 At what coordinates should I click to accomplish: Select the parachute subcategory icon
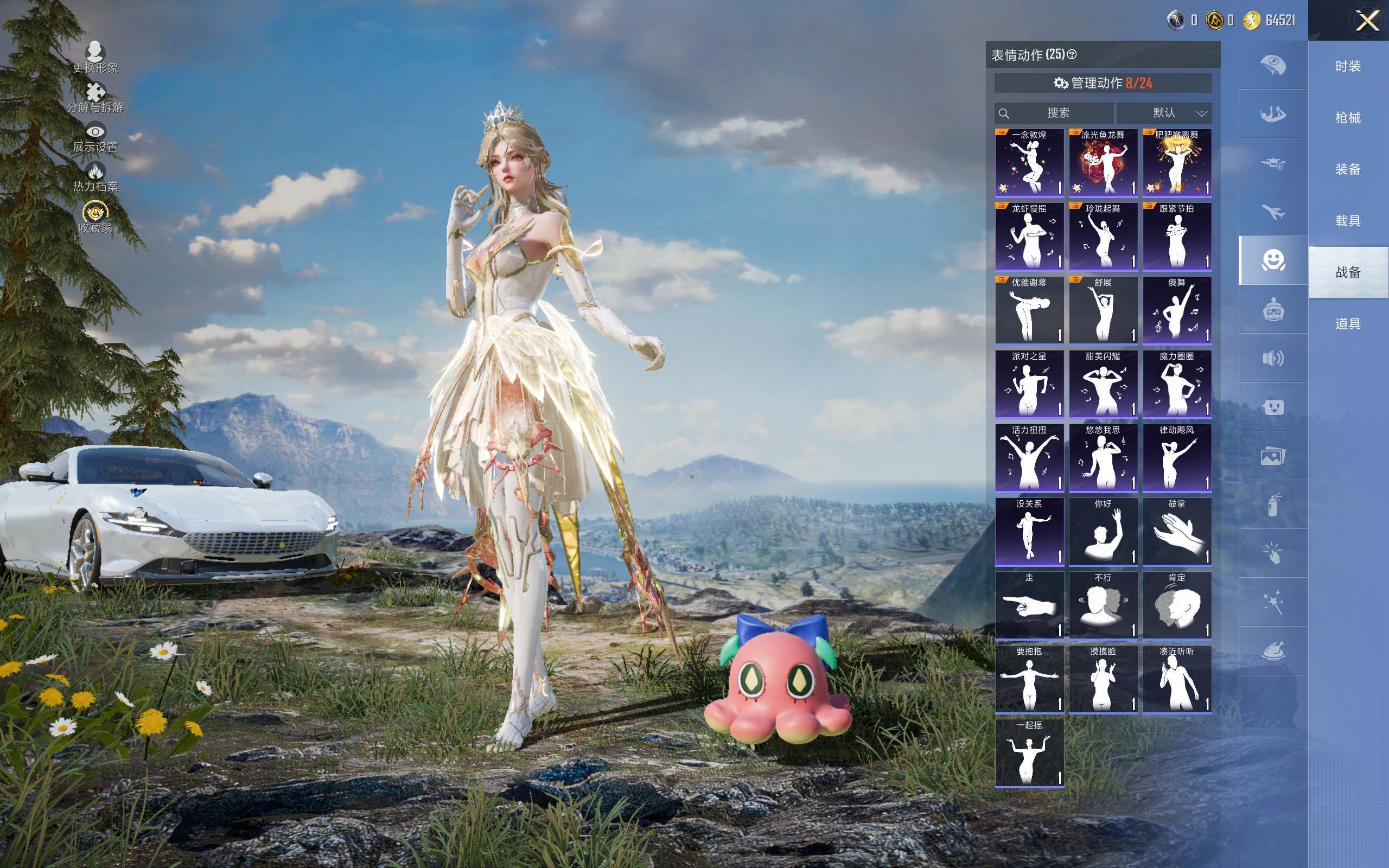[1272, 65]
